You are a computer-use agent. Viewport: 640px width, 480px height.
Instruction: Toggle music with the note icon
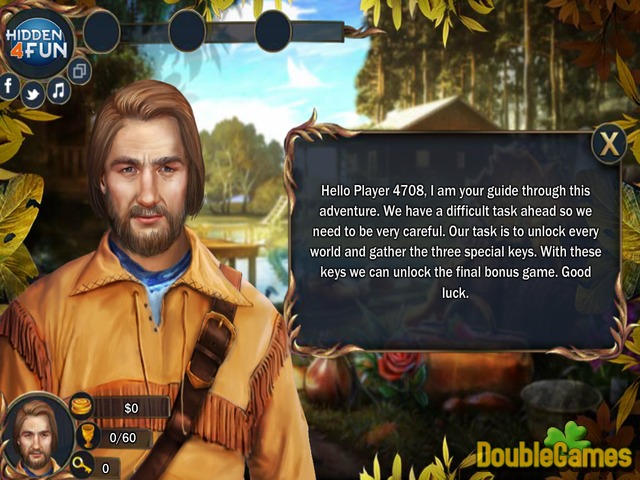pyautogui.click(x=58, y=90)
